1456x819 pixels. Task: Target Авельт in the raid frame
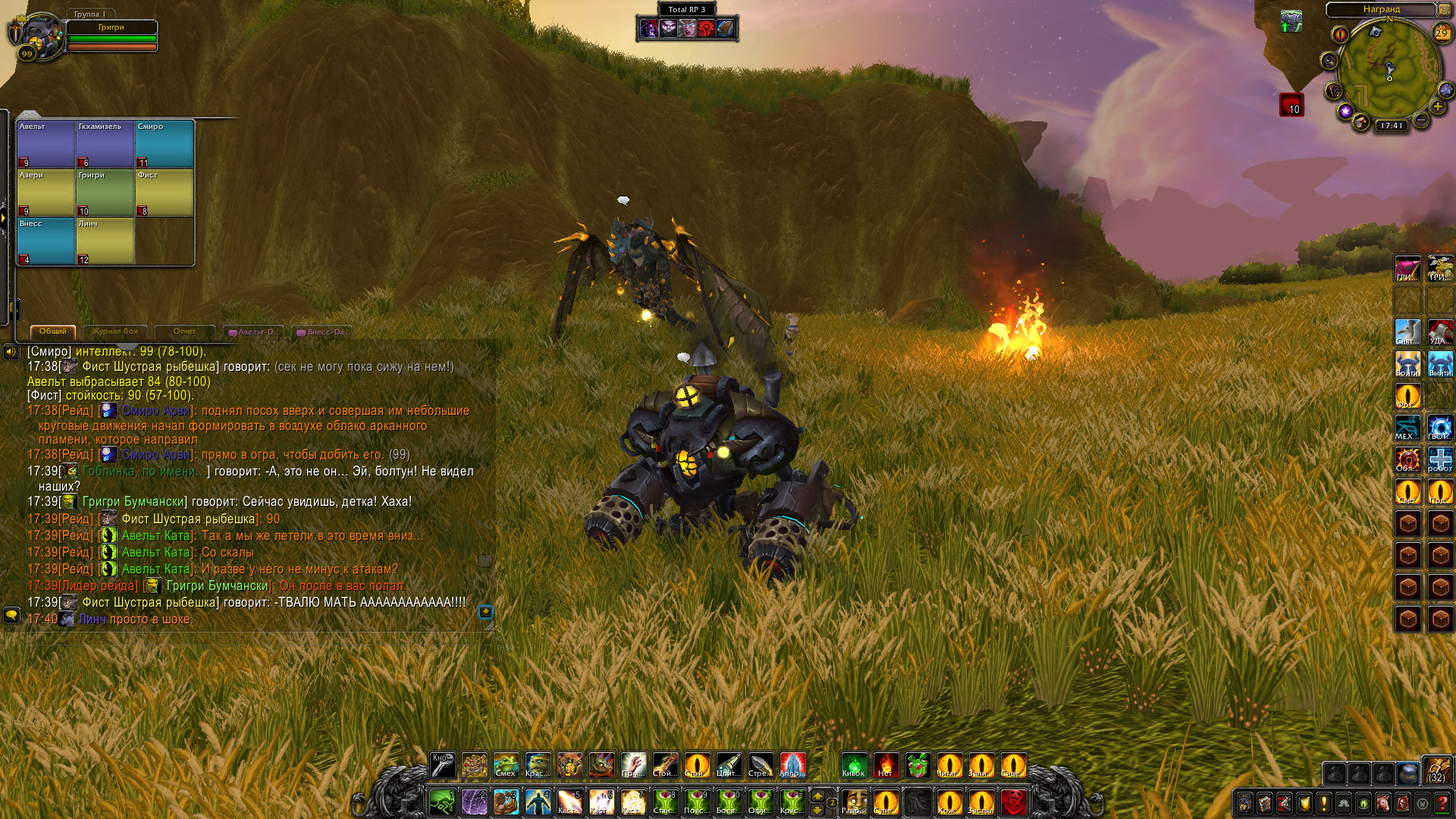pyautogui.click(x=46, y=143)
